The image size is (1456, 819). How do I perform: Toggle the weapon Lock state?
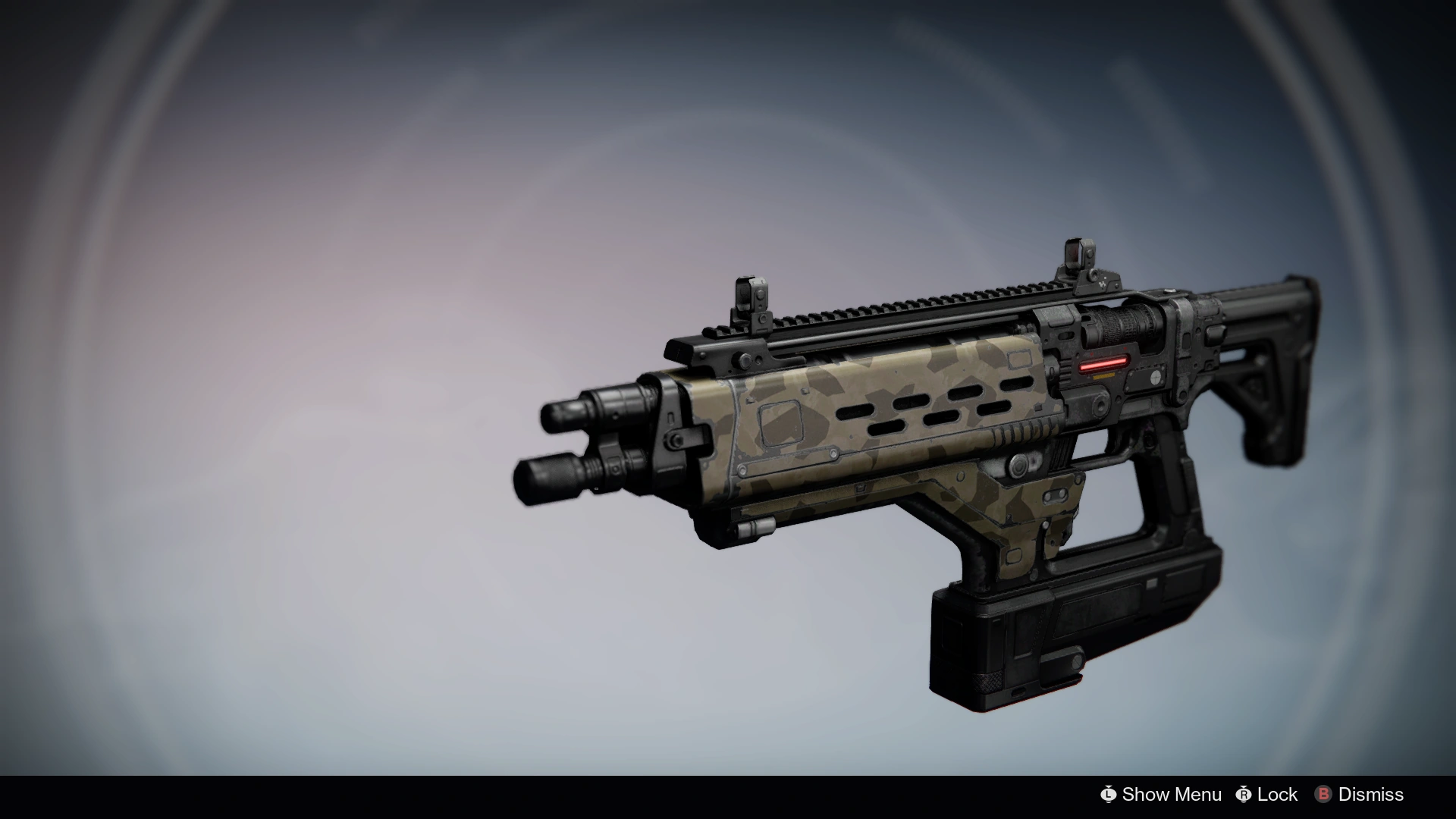[1277, 794]
